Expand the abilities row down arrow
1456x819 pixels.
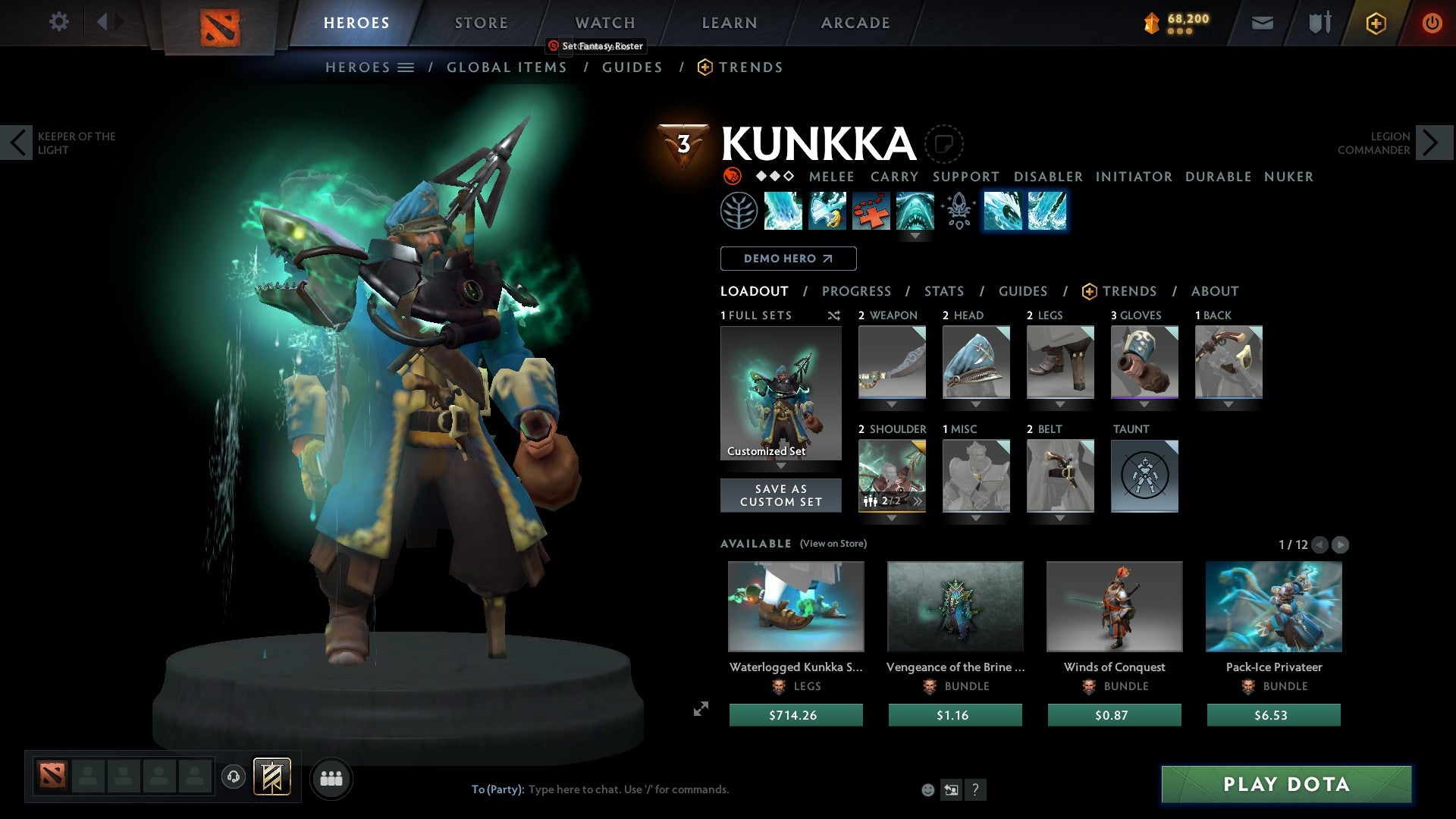point(915,236)
